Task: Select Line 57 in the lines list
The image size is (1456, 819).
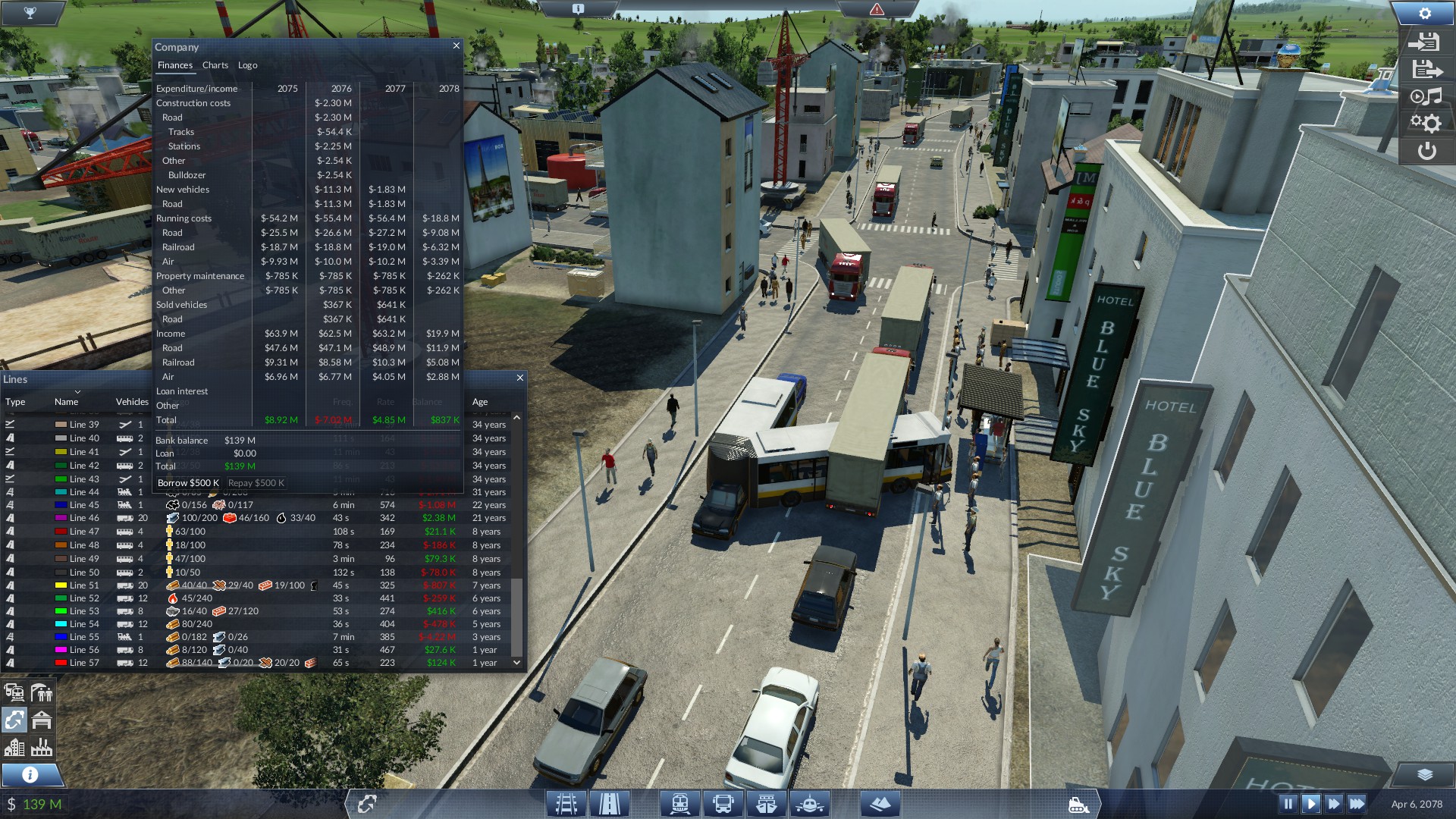Action: tap(84, 663)
